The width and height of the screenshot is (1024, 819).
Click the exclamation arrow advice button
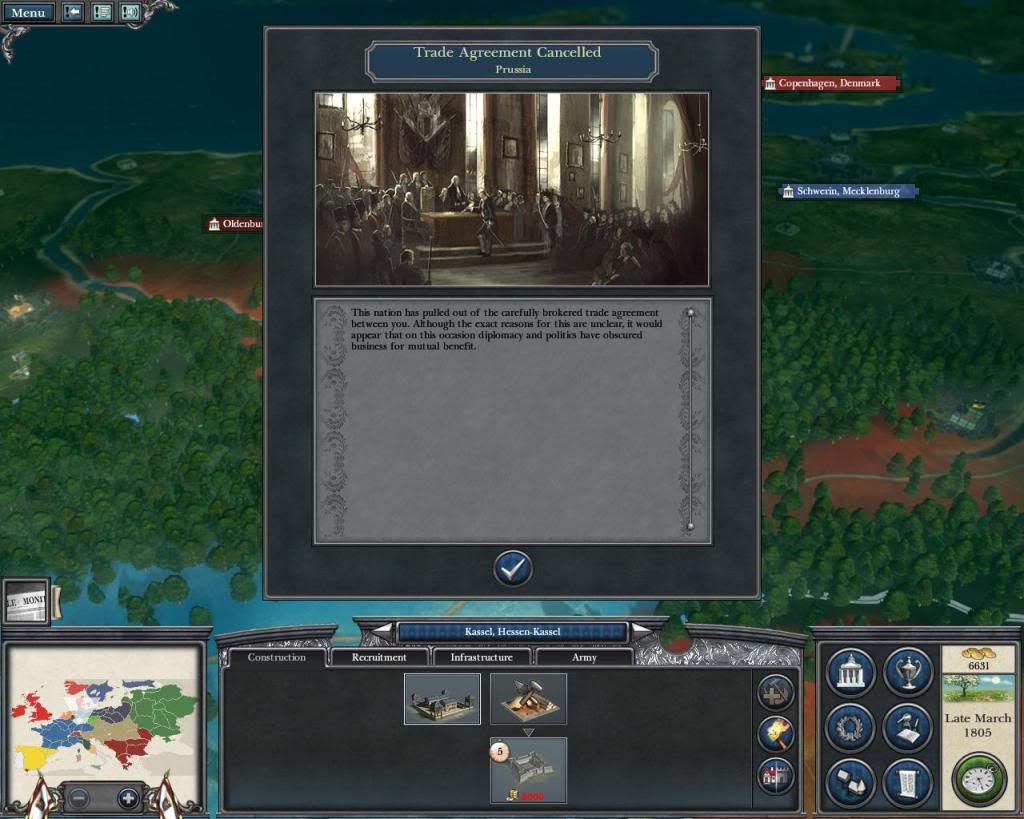point(73,13)
